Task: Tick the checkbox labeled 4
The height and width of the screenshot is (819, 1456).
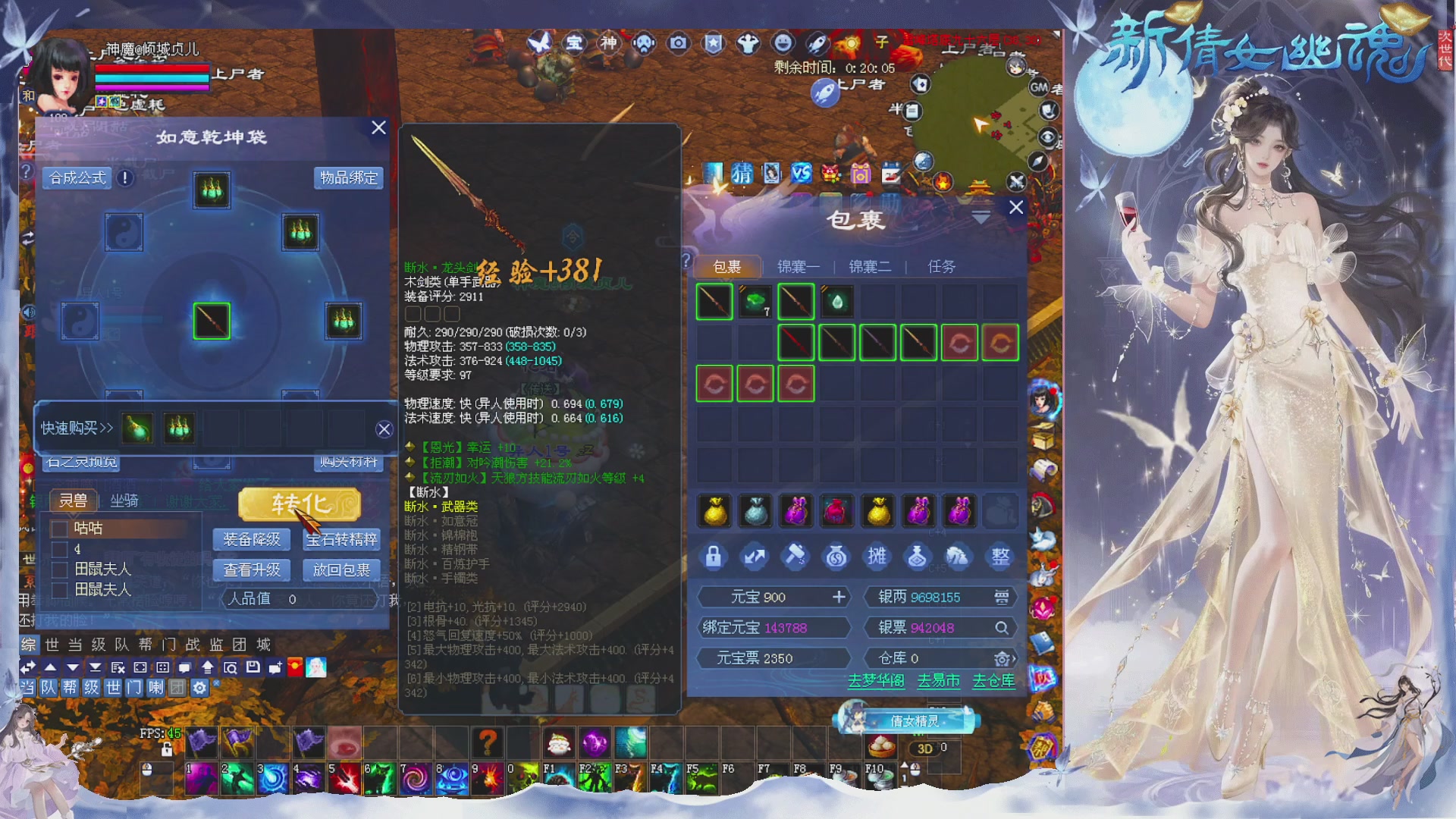Action: [x=59, y=549]
